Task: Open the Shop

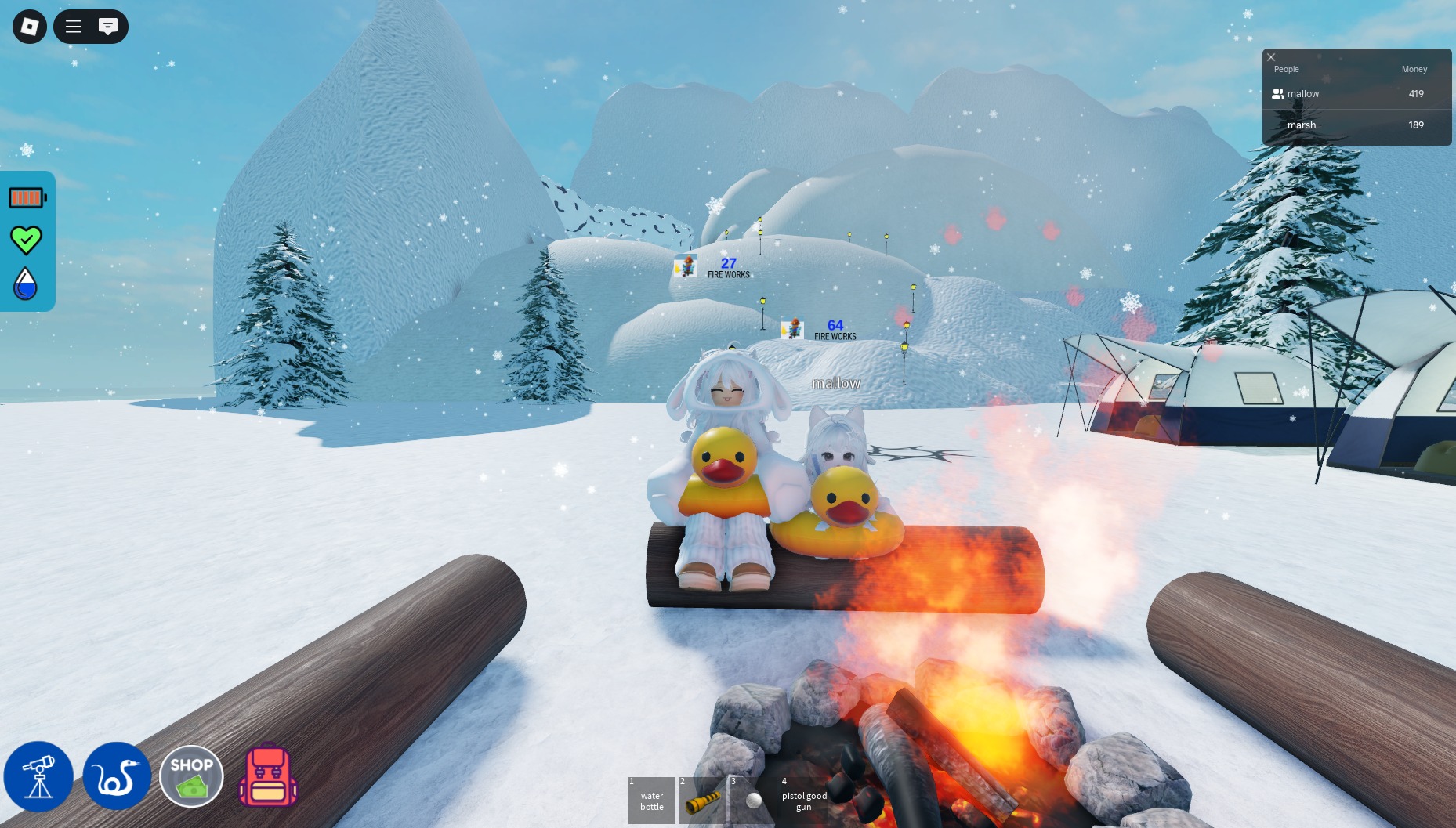Action: [191, 776]
